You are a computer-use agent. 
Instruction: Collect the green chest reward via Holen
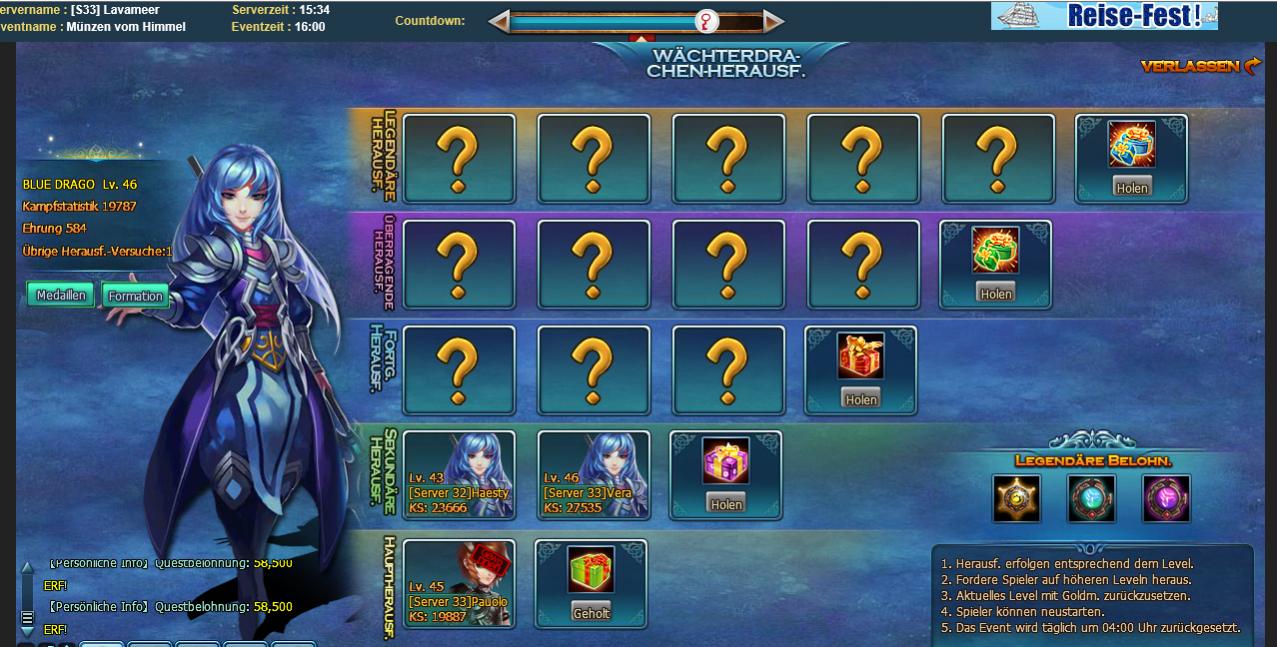(996, 293)
